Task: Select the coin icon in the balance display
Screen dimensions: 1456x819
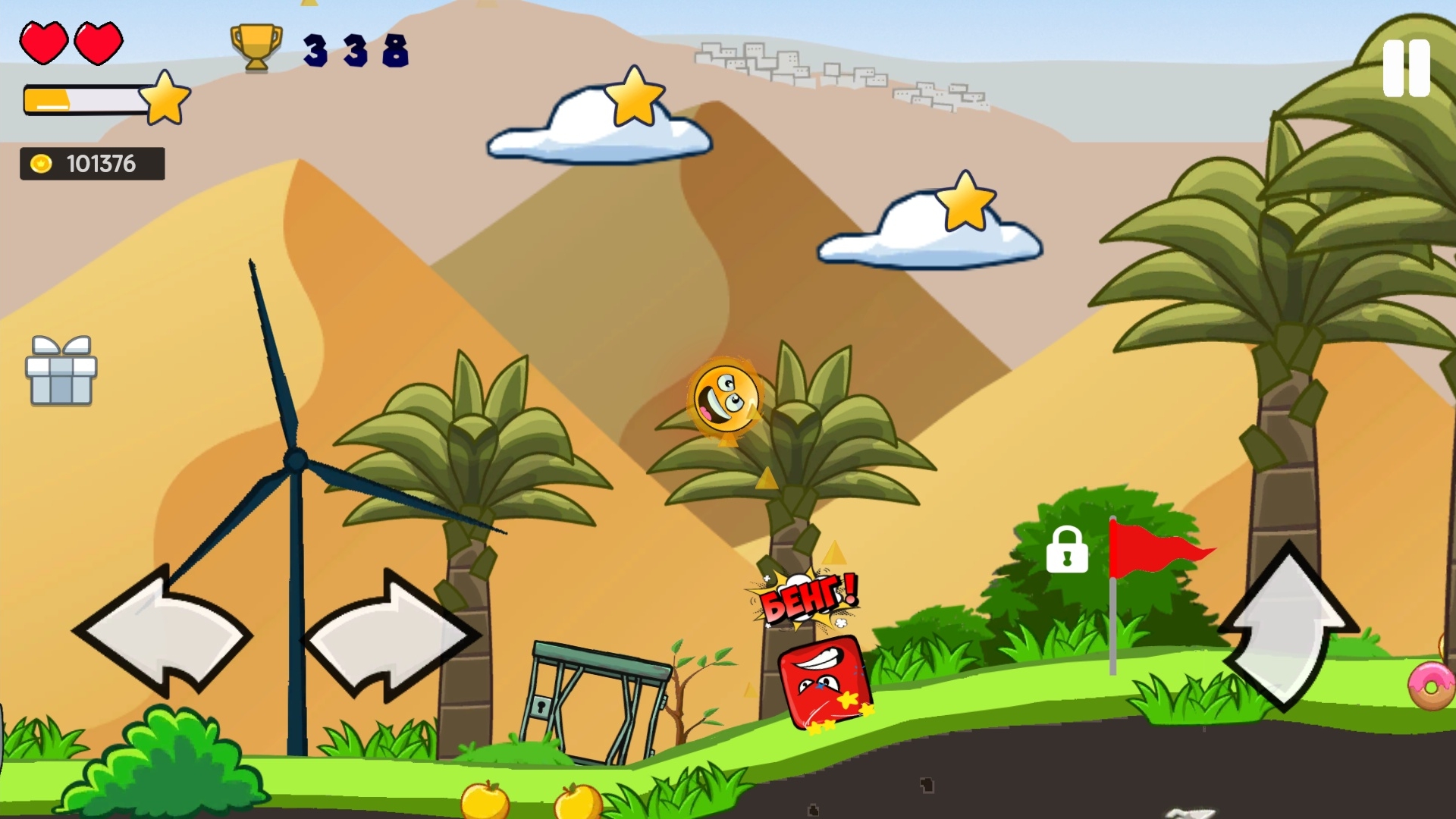Action: coord(42,162)
